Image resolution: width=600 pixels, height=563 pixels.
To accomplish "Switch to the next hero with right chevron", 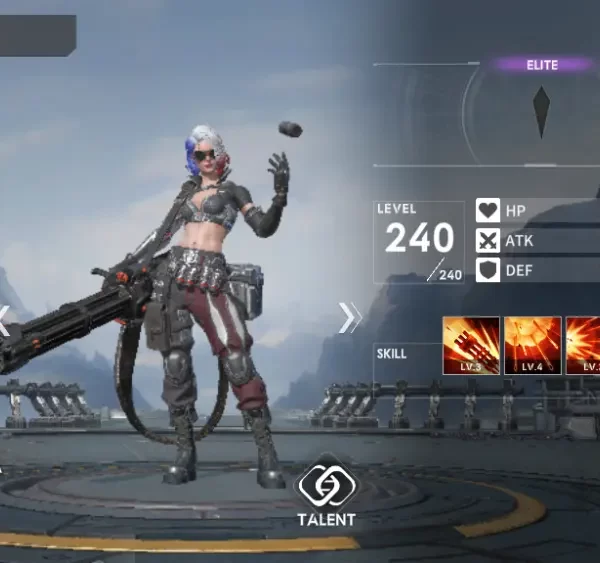I will tap(350, 317).
